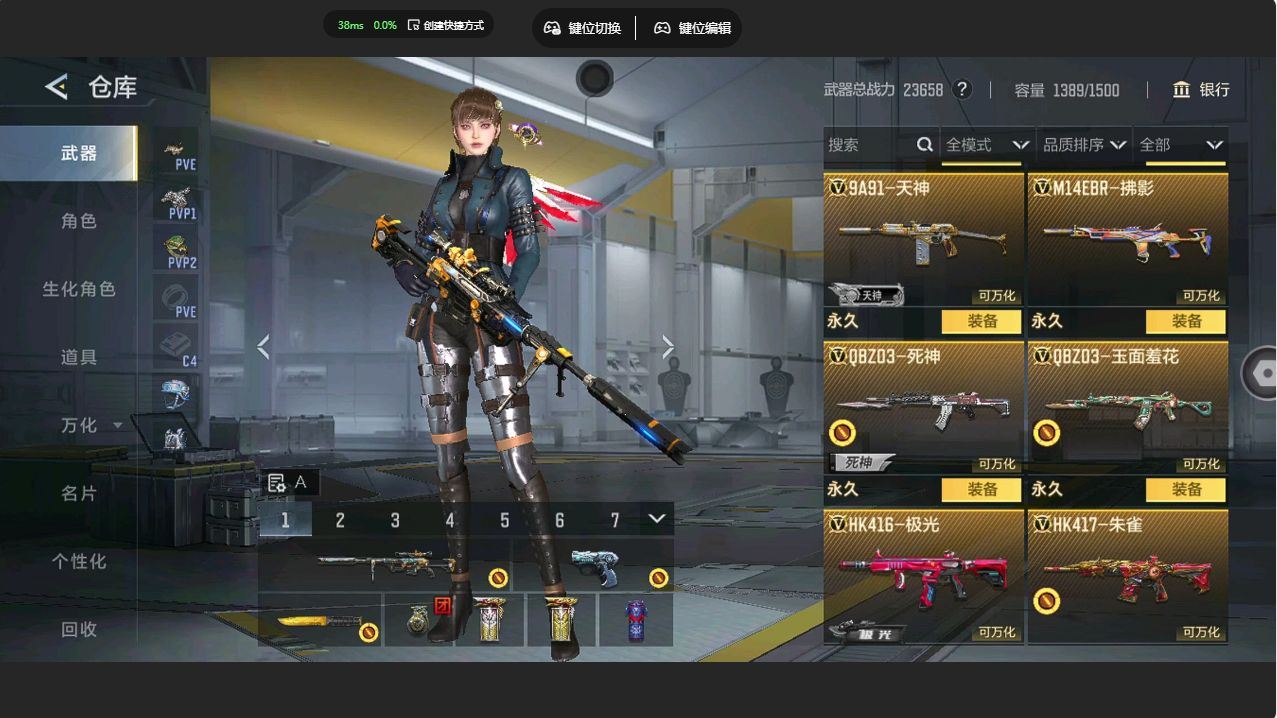
Task: Open the 名片 tab
Action: (78, 493)
